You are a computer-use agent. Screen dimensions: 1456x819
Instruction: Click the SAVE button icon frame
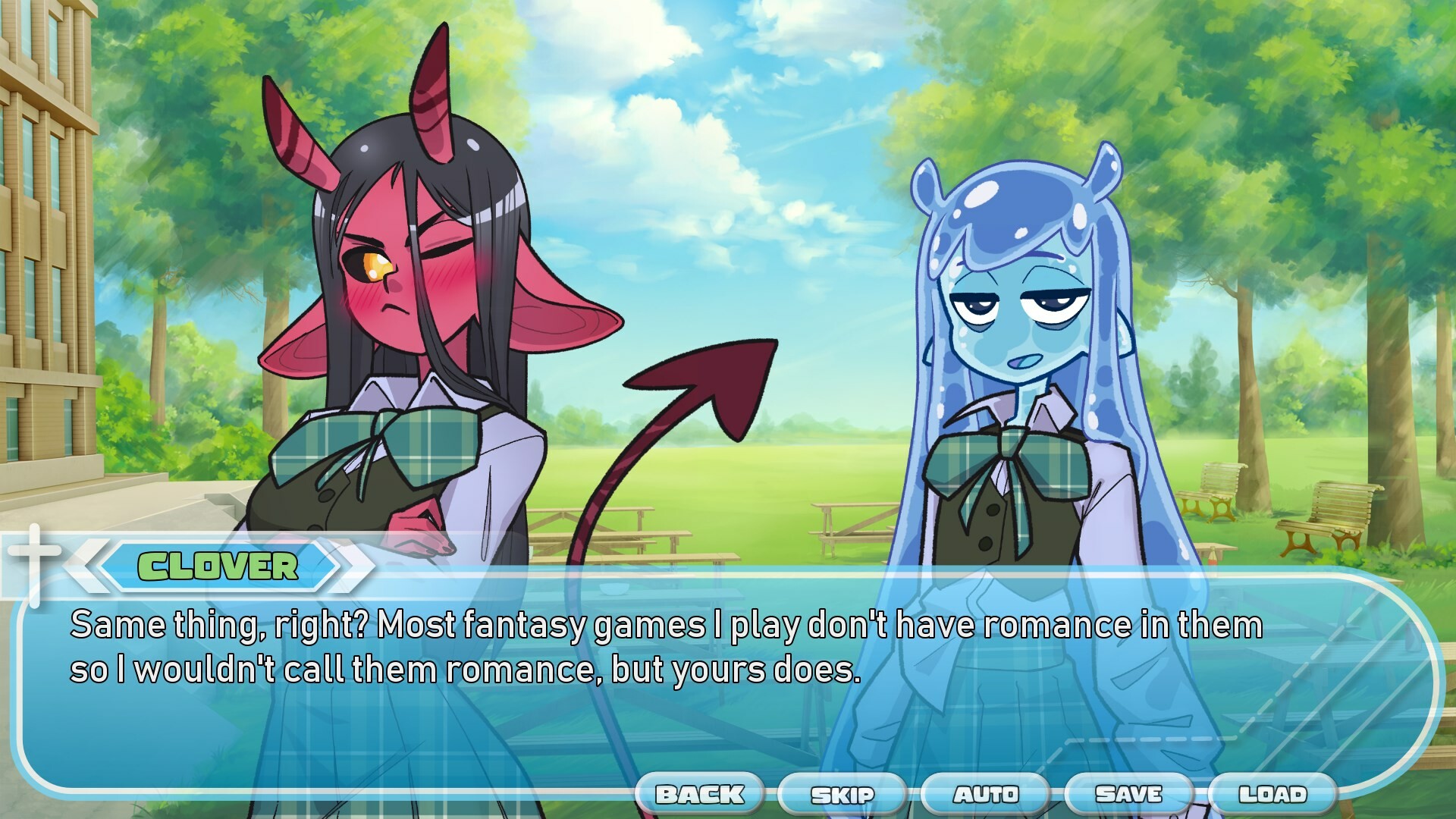coord(1131,795)
